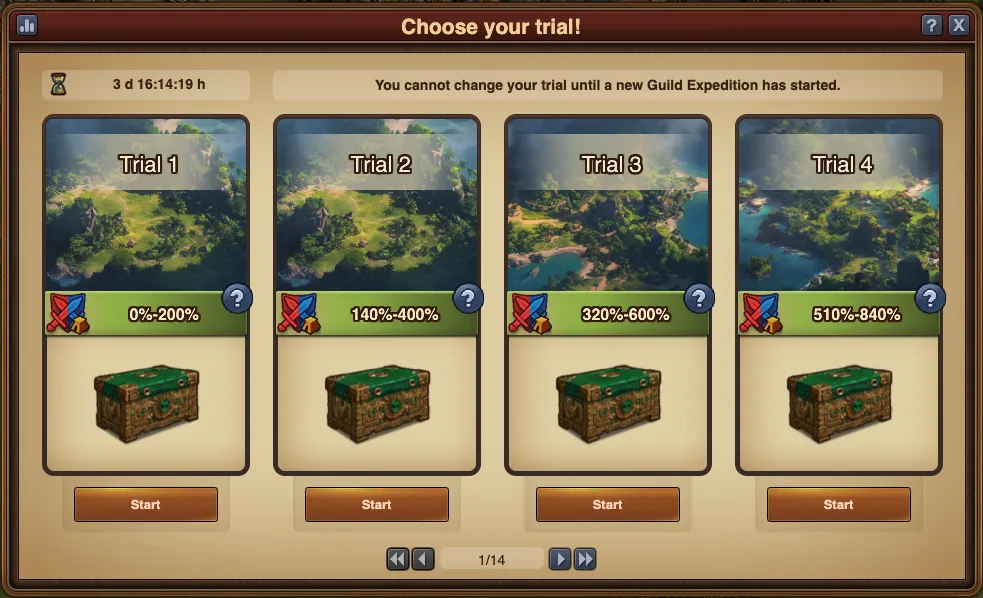
Task: Open help from the title bar question mark
Action: tap(931, 26)
